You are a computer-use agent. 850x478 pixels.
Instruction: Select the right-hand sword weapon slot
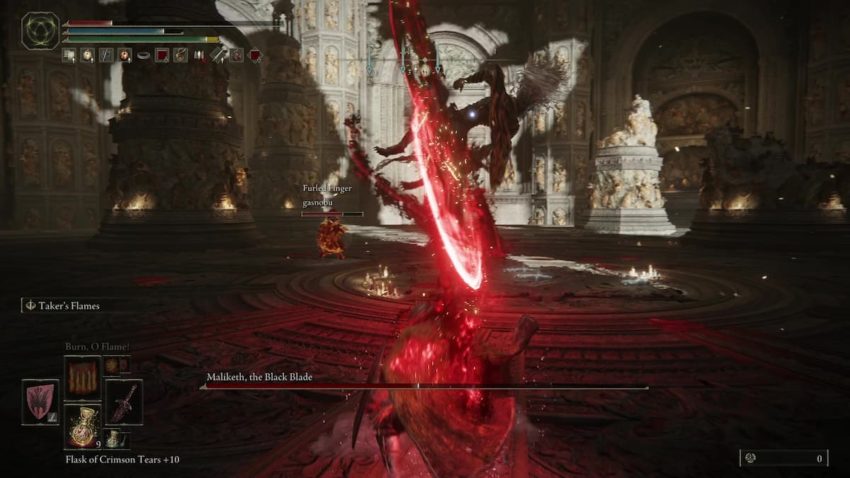tap(123, 401)
